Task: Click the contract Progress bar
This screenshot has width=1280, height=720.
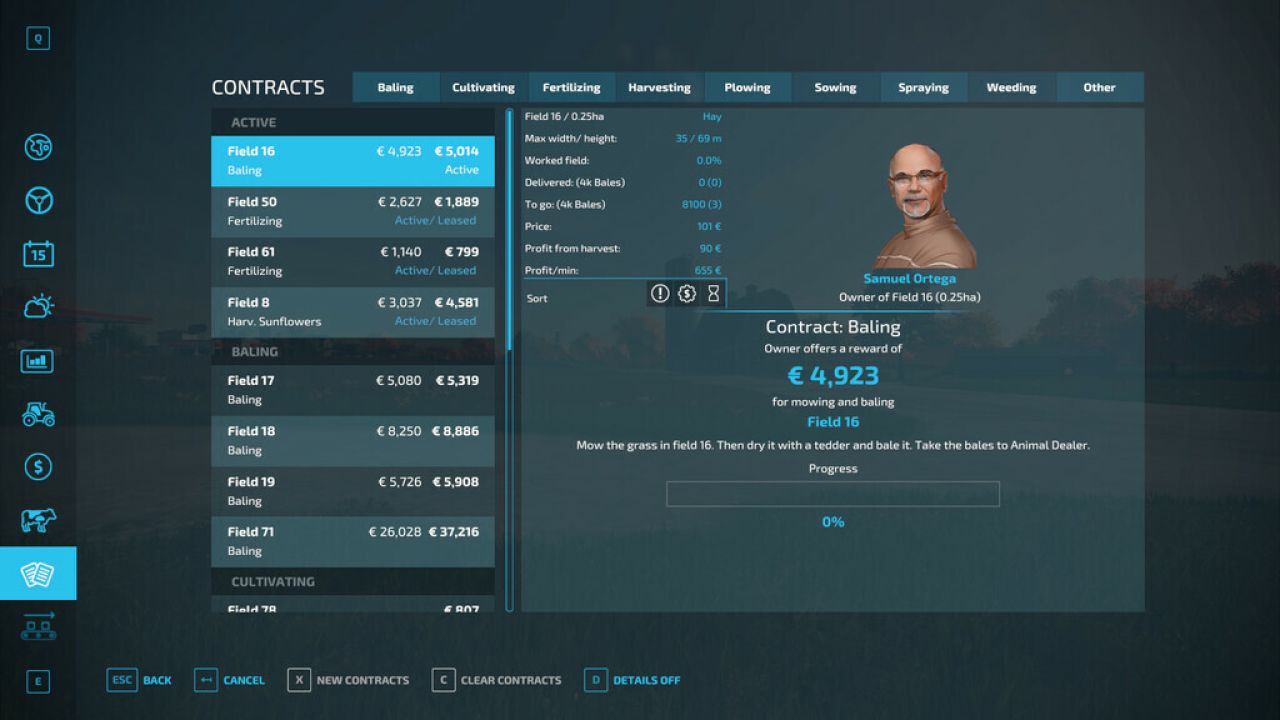Action: [x=833, y=493]
